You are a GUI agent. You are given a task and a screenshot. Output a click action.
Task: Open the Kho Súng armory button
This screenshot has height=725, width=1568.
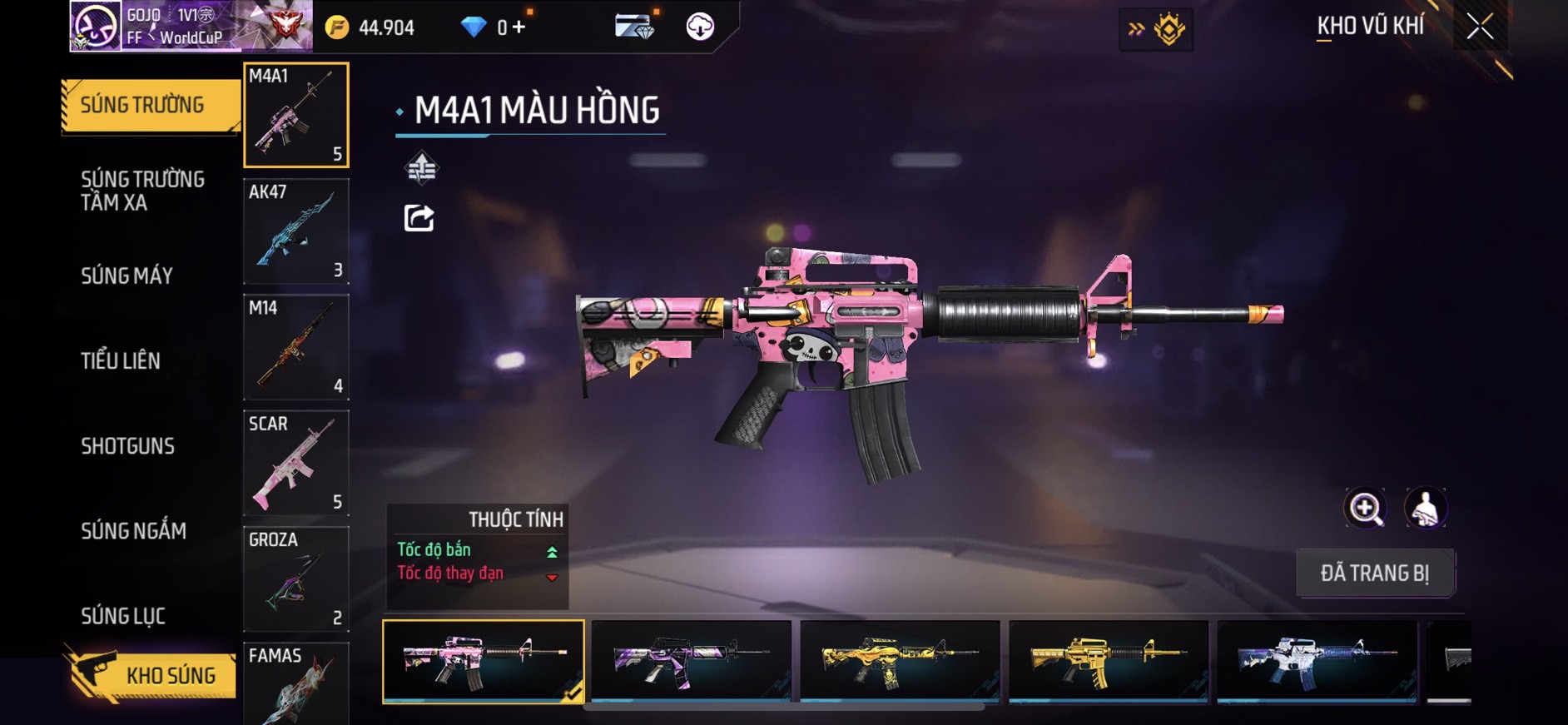[x=151, y=675]
